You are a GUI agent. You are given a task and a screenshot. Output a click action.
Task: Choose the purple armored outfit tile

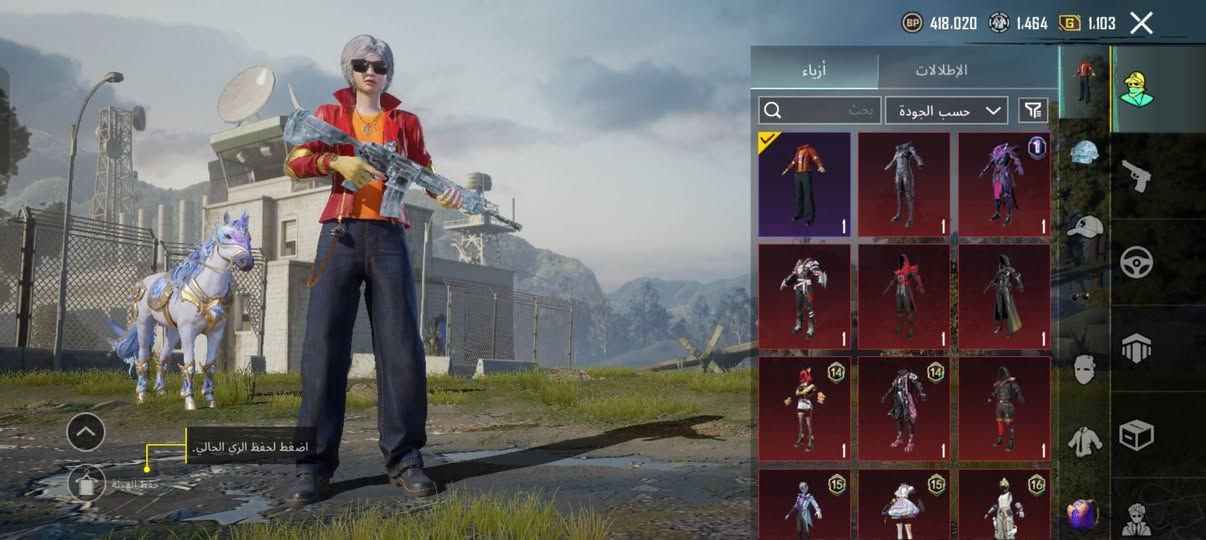point(1004,185)
